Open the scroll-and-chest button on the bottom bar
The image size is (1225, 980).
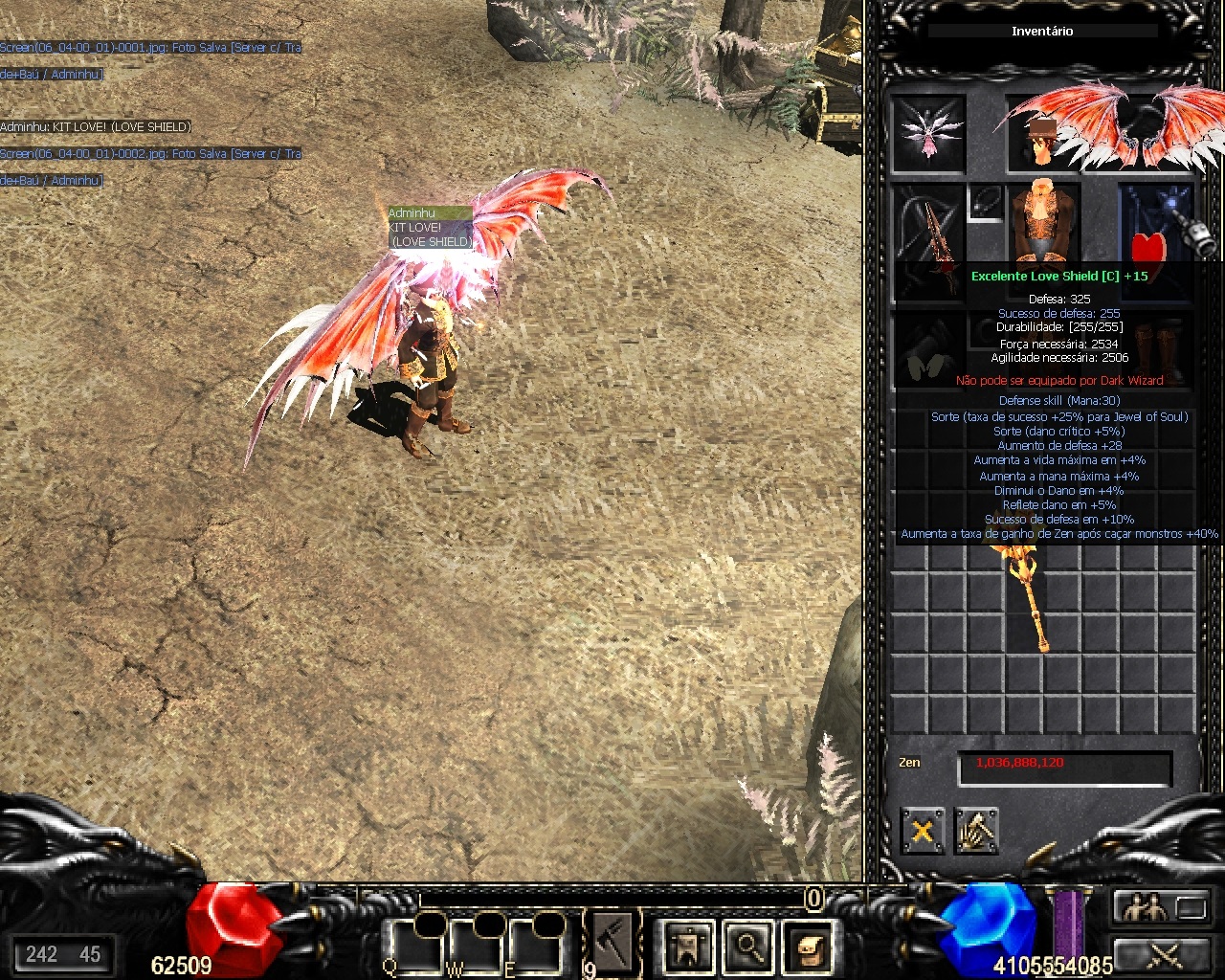(x=808, y=946)
